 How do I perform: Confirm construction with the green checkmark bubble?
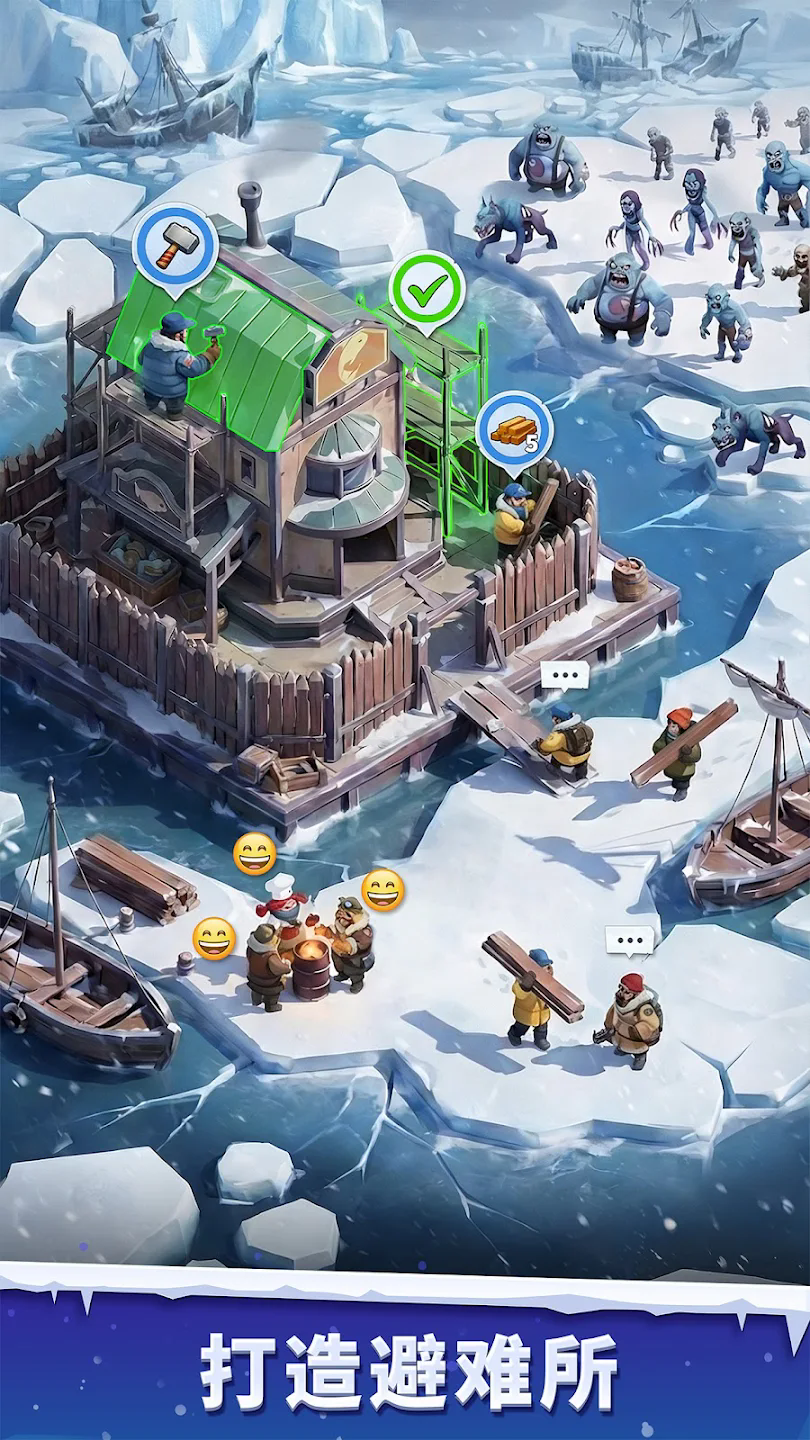(x=427, y=290)
